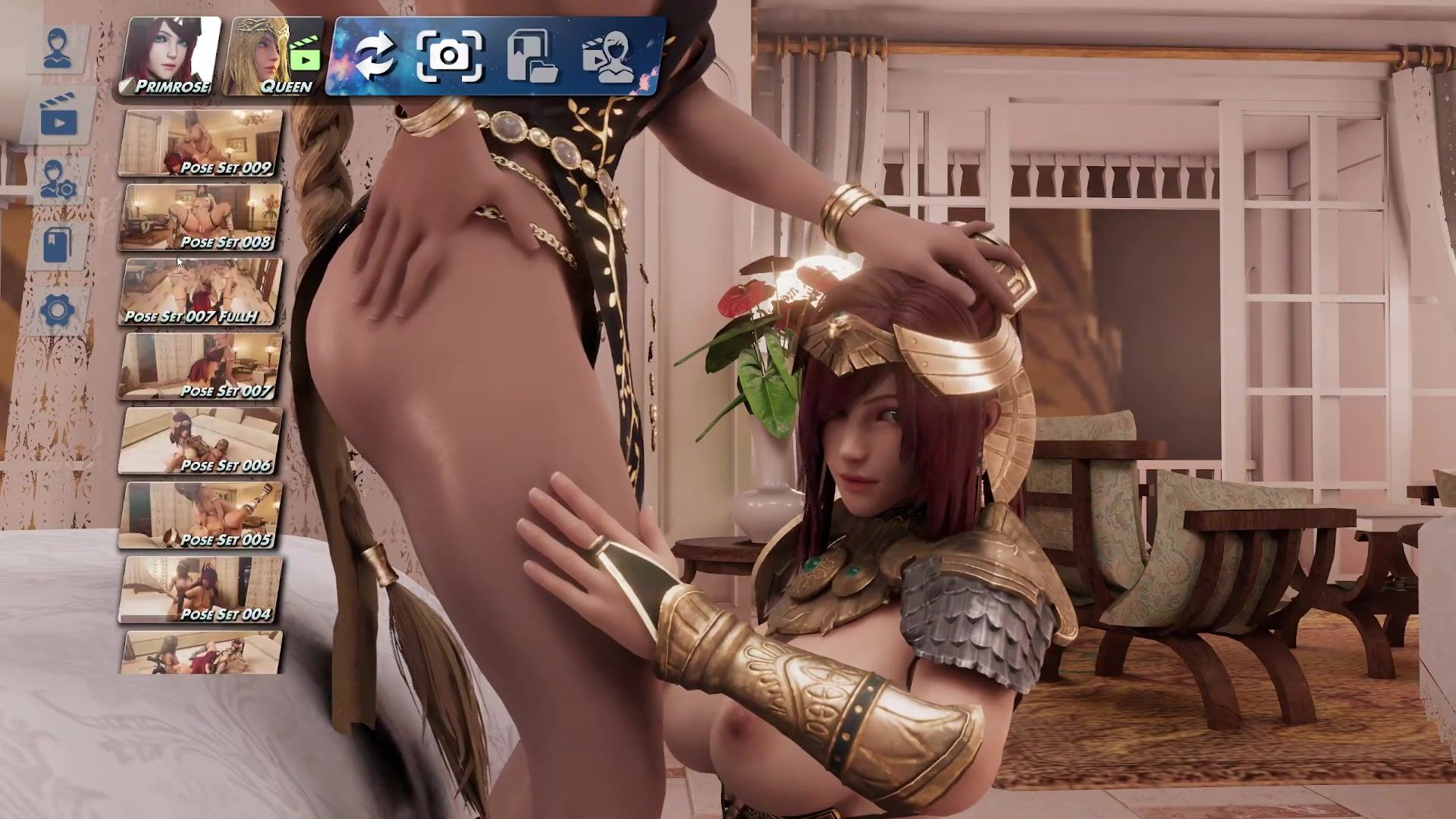This screenshot has width=1456, height=819.
Task: Open the character profile sidebar icon
Action: tap(58, 49)
